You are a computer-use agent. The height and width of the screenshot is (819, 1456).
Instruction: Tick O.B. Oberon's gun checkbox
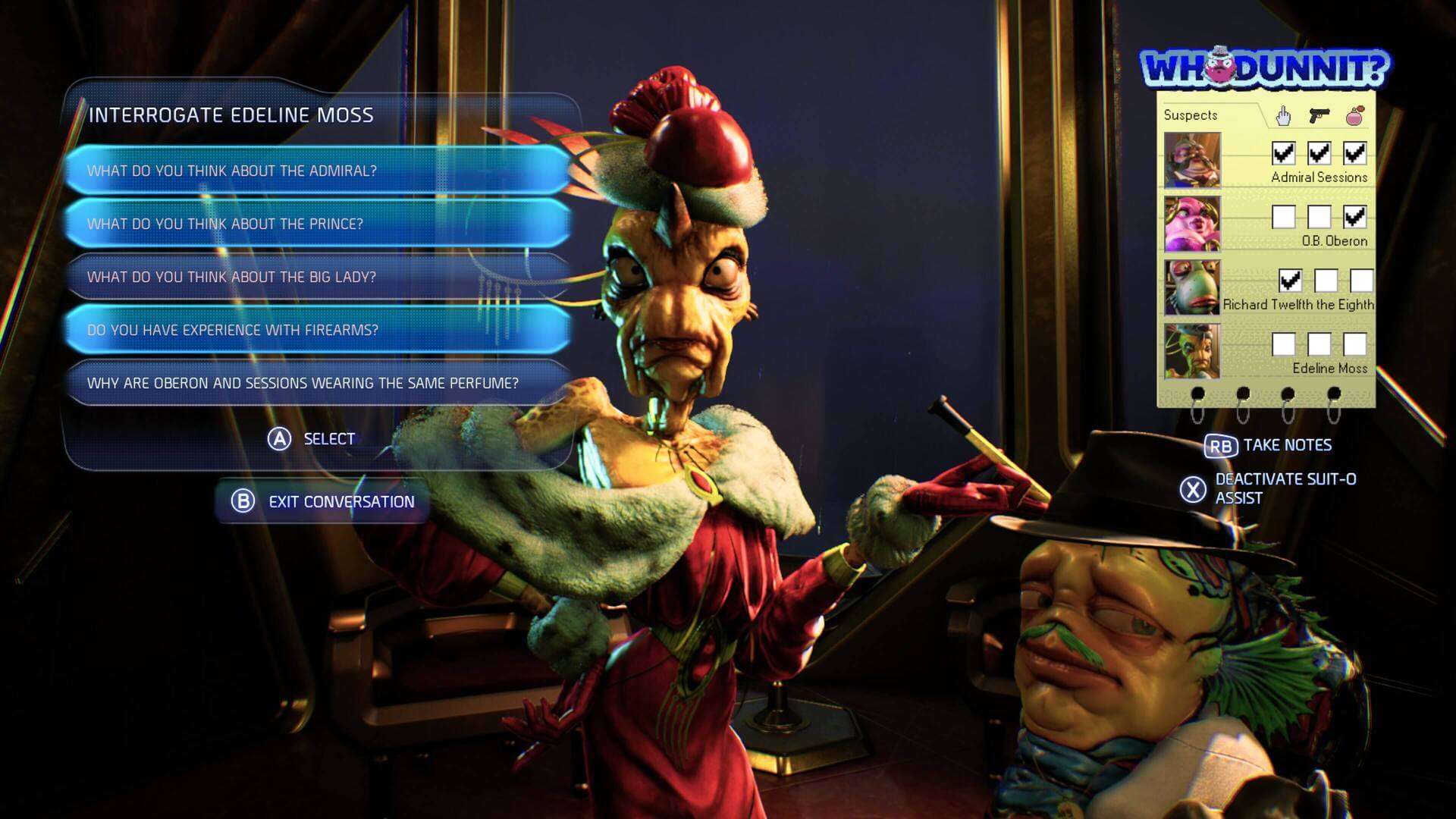(1319, 217)
